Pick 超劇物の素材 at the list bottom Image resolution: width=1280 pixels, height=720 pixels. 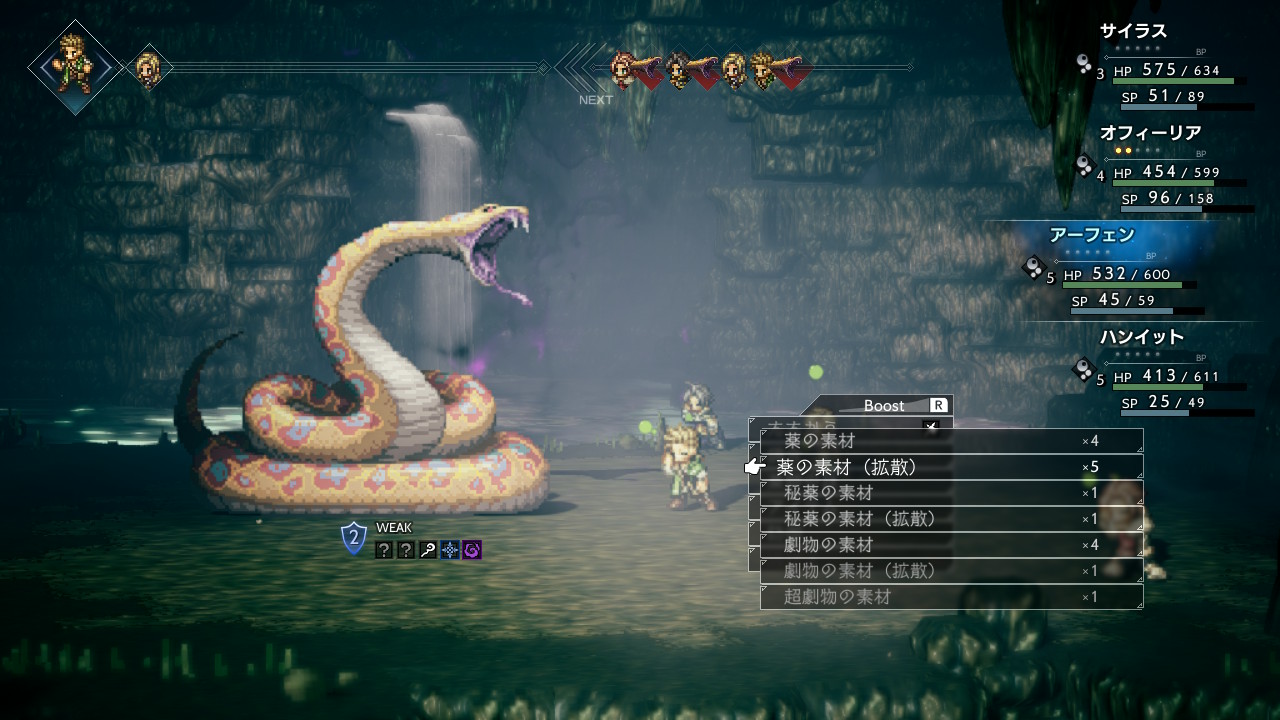pos(950,597)
